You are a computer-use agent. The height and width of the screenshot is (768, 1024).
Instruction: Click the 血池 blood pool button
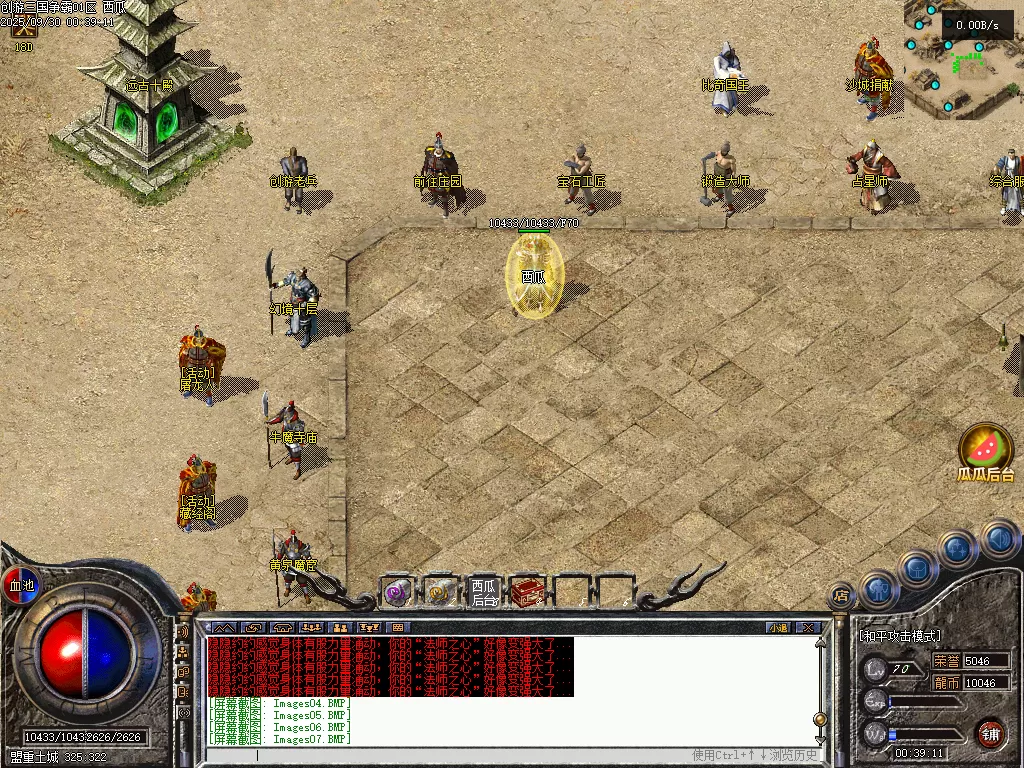click(21, 585)
